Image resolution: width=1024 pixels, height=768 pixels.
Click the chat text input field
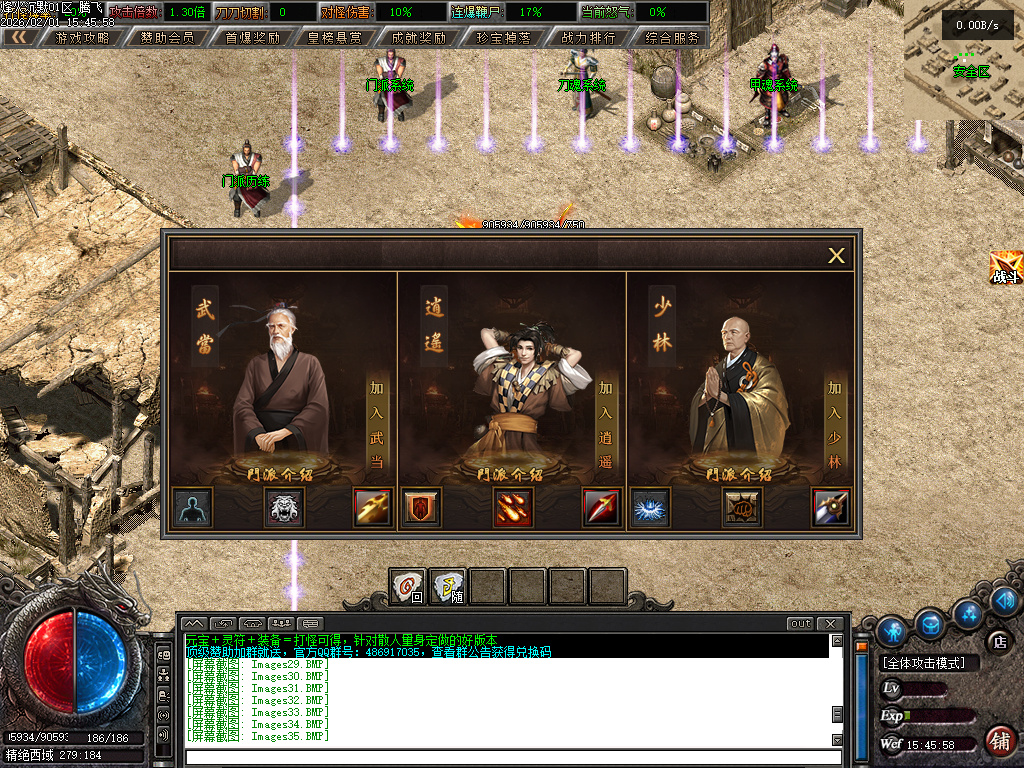[x=510, y=757]
